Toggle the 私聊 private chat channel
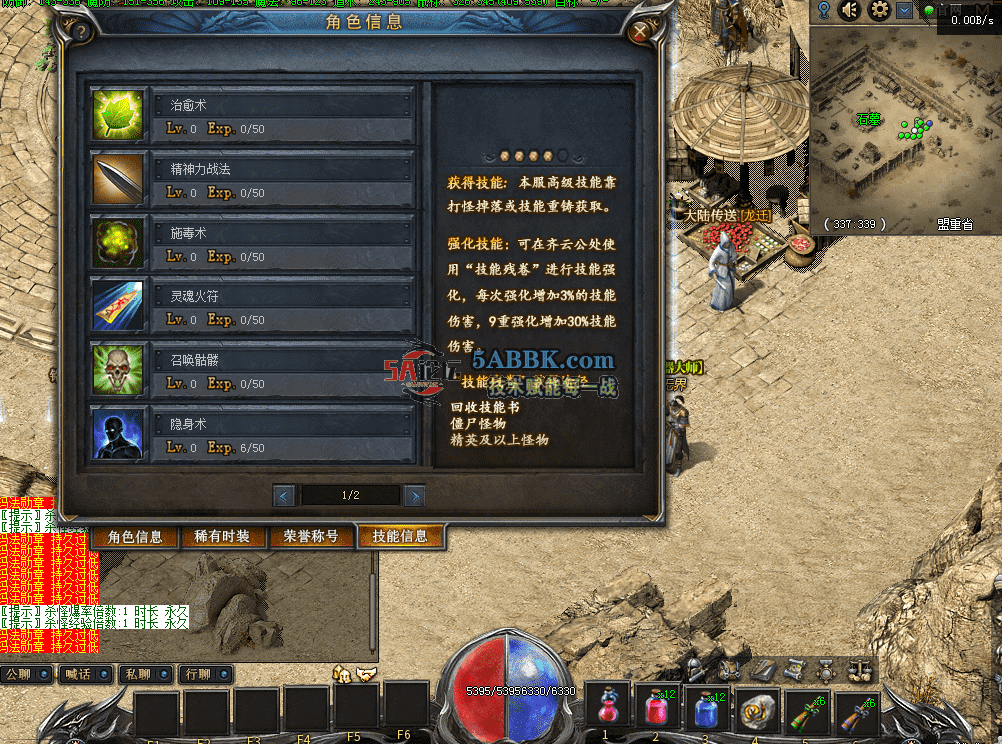 (x=146, y=675)
